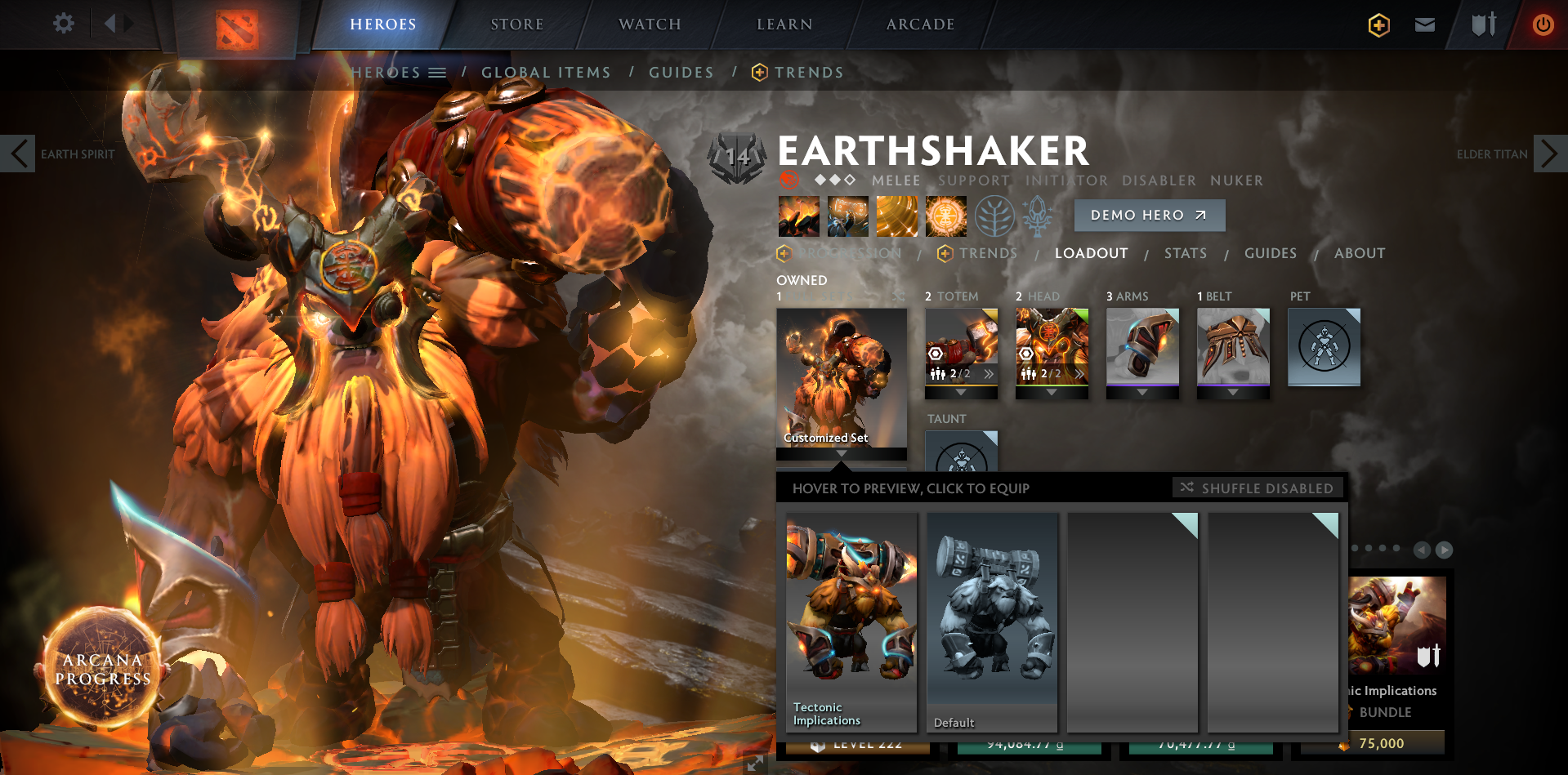The width and height of the screenshot is (1568, 775).
Task: Click the Shuffle Disabled toggle
Action: coord(1258,488)
